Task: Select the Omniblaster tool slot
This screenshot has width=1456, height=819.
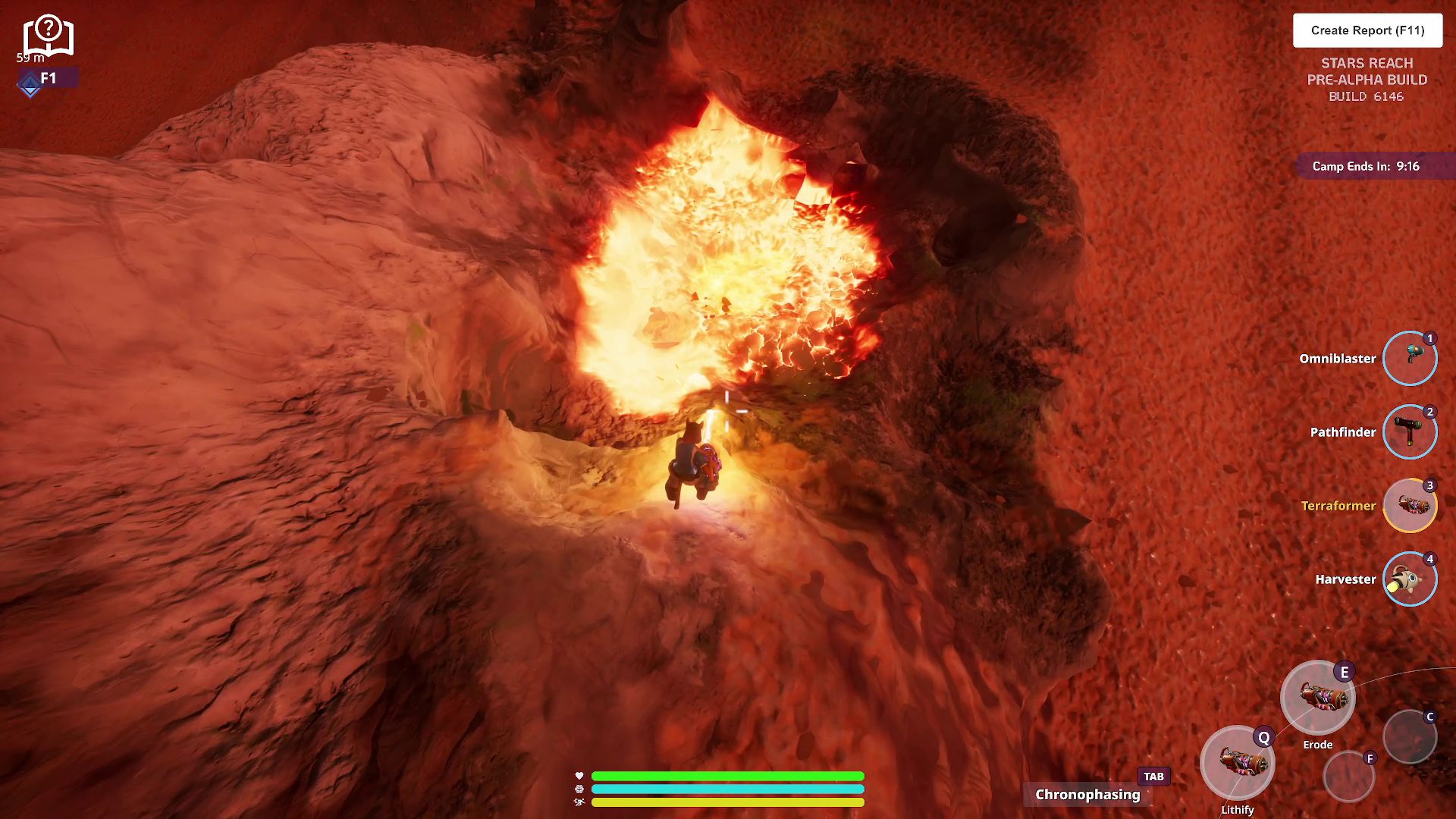Action: tap(1409, 359)
